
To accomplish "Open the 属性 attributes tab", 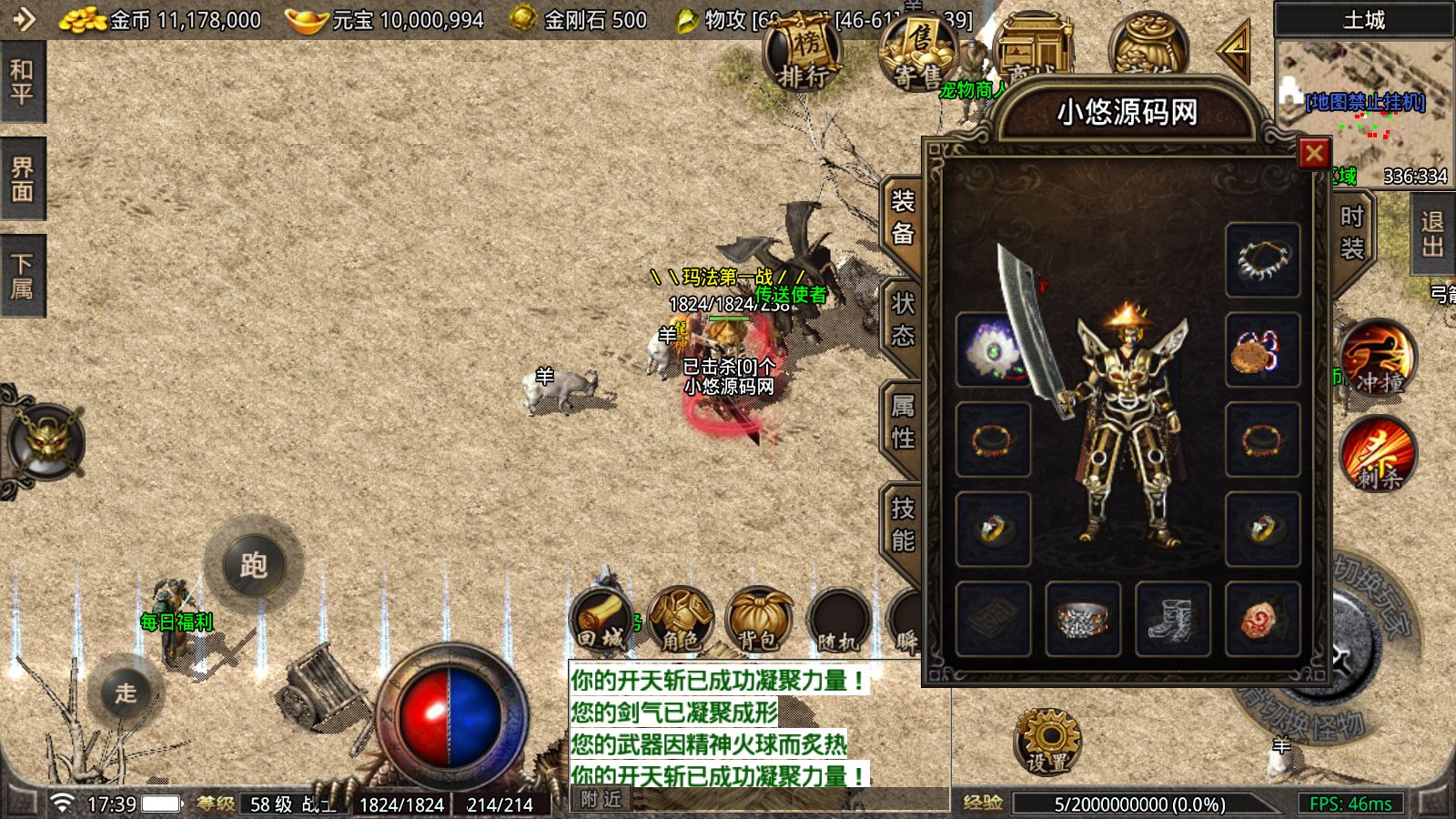I will coord(902,422).
